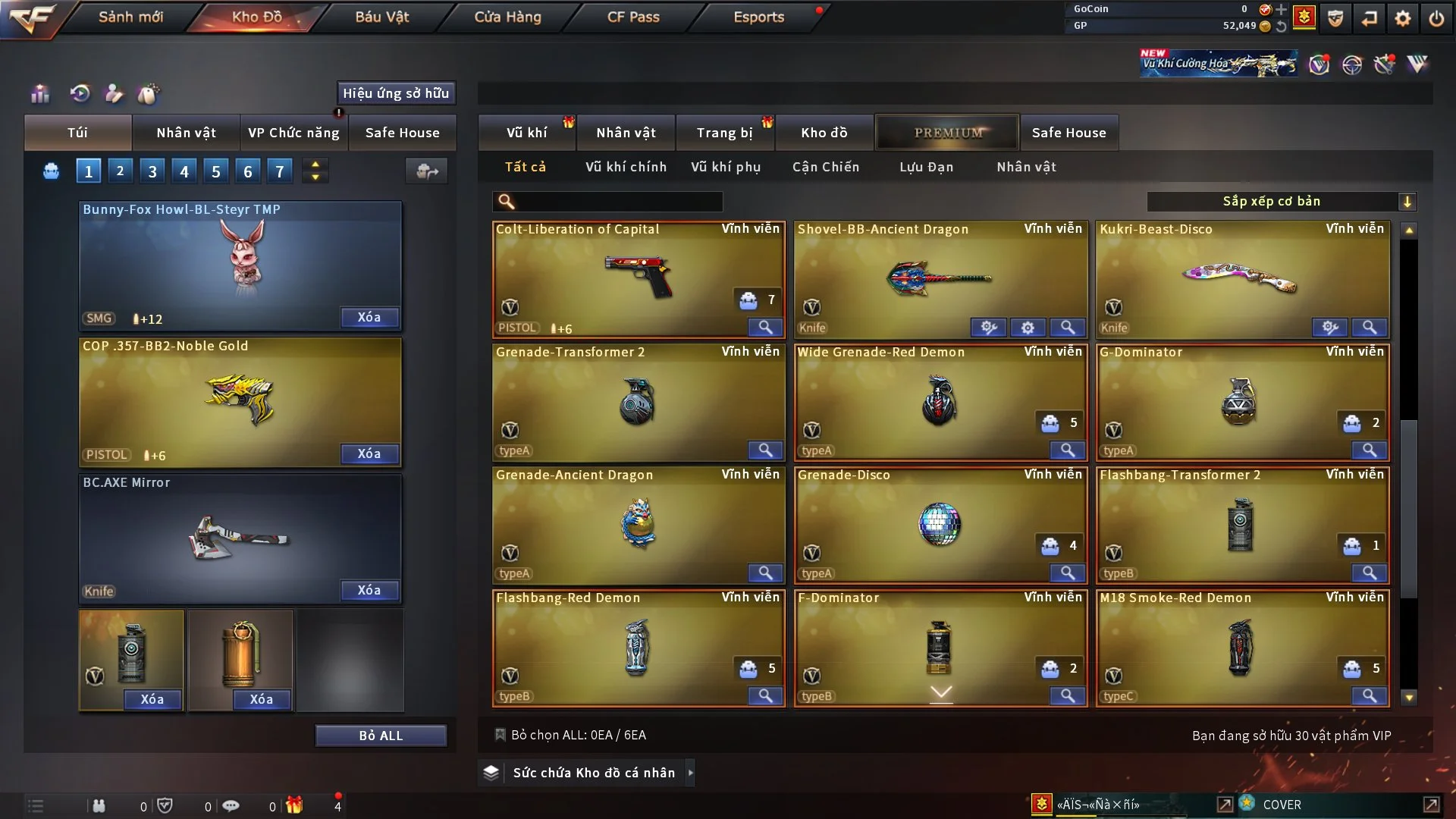Screen dimensions: 1456x819
Task: Open the CF Pass menu
Action: [633, 17]
